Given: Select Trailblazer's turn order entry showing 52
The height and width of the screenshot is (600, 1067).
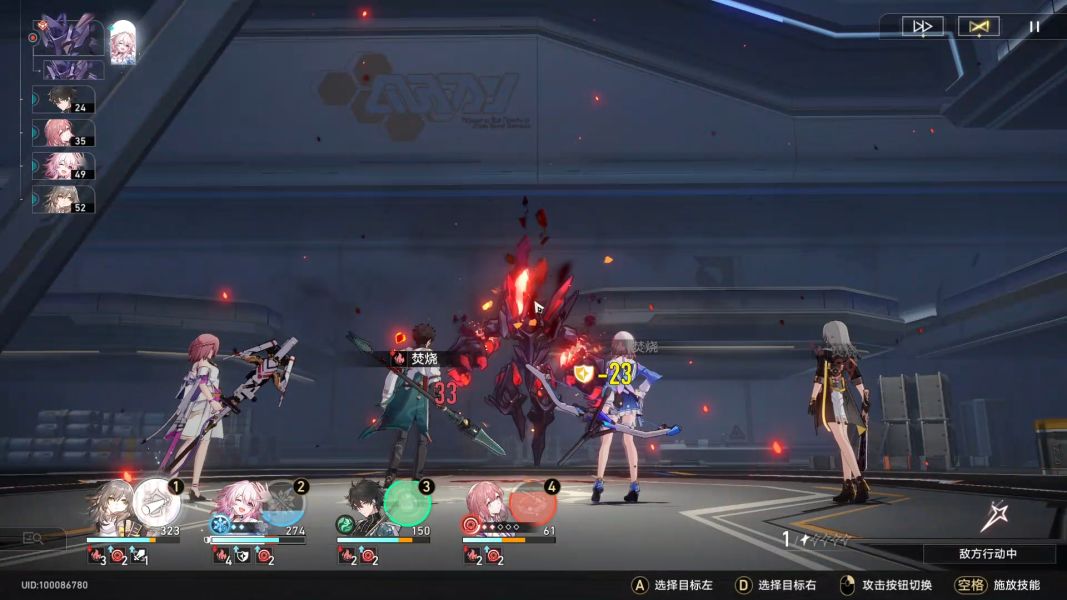Looking at the screenshot, I should pyautogui.click(x=64, y=199).
